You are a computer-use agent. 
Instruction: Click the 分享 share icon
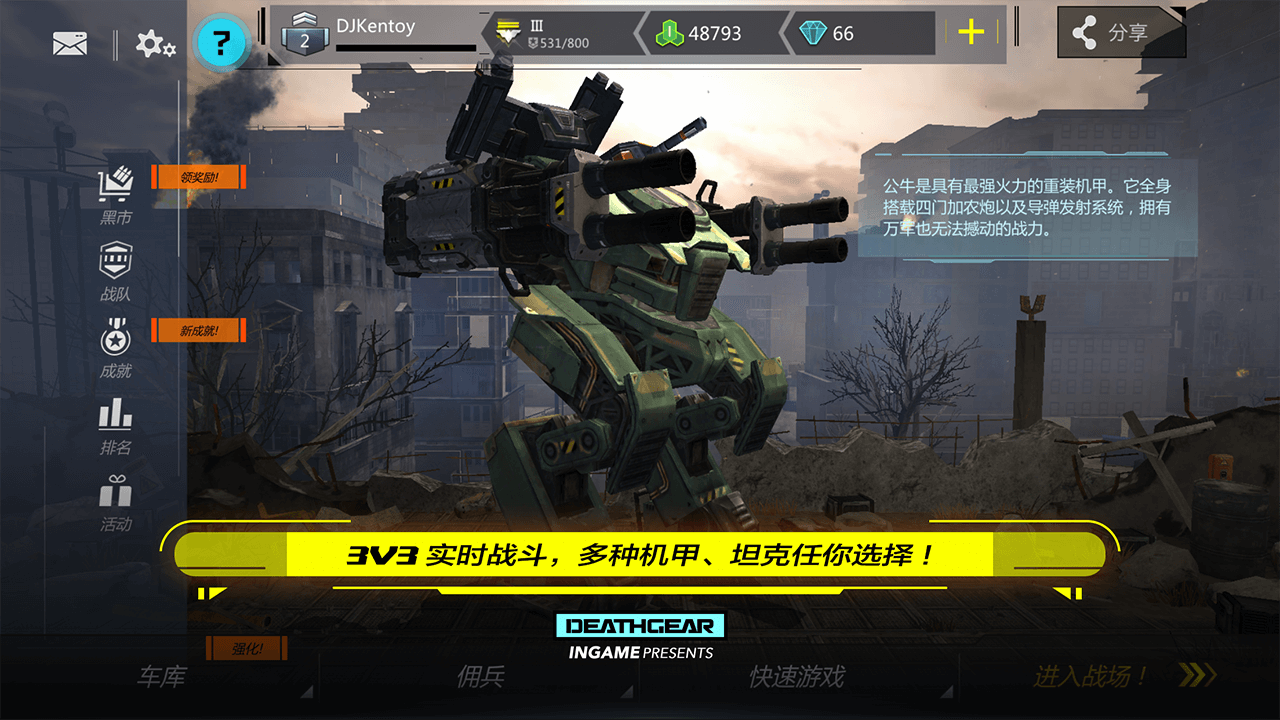pos(1120,31)
